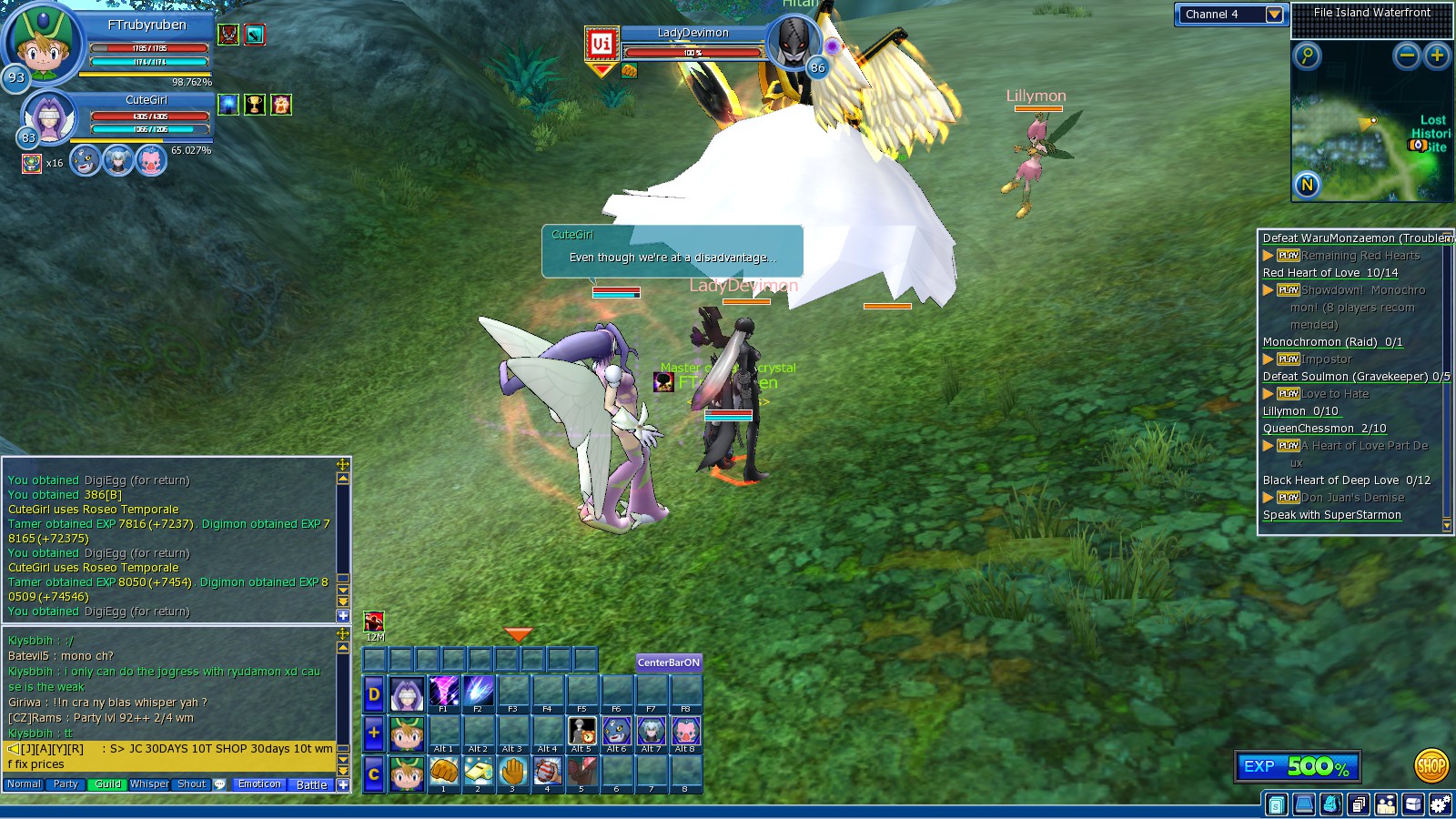Open the treasure chest icon in bottom toolbar
Image resolution: width=1456 pixels, height=819 pixels.
pos(1412,804)
